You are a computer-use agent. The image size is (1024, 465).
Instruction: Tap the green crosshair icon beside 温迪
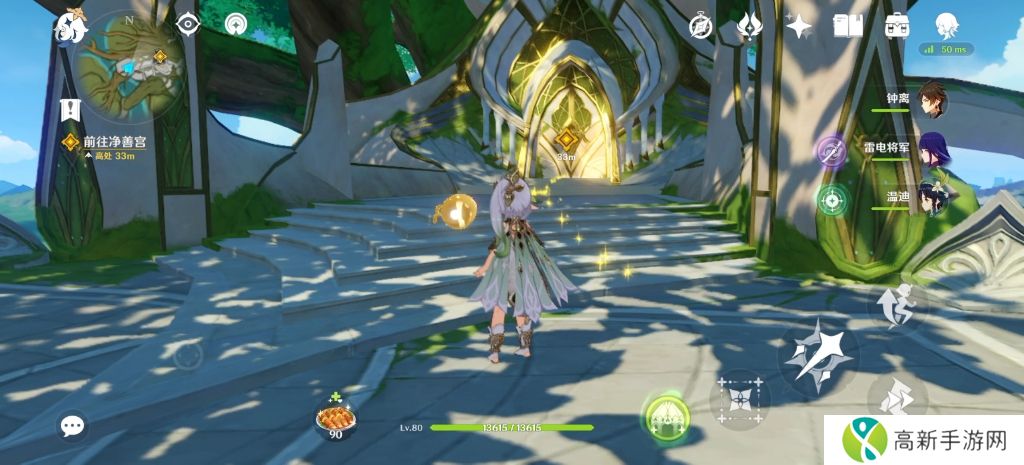[831, 199]
